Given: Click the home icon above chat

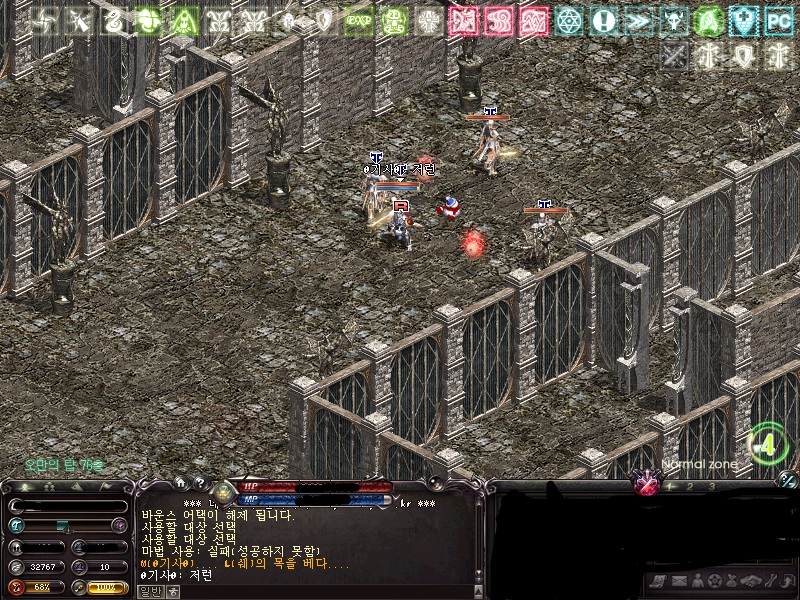Looking at the screenshot, I should 180,482.
